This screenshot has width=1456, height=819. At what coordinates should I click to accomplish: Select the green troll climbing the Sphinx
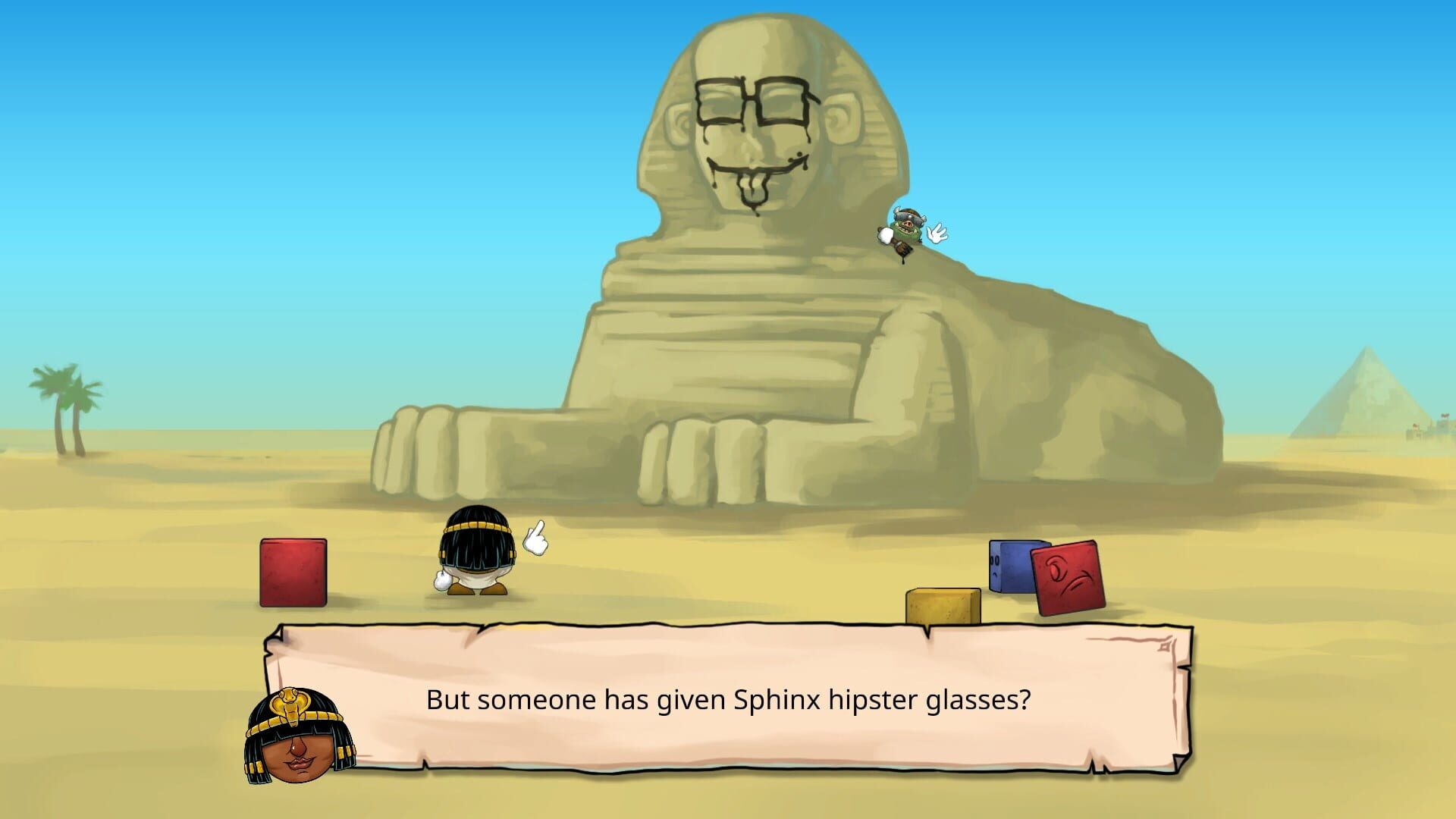click(906, 227)
